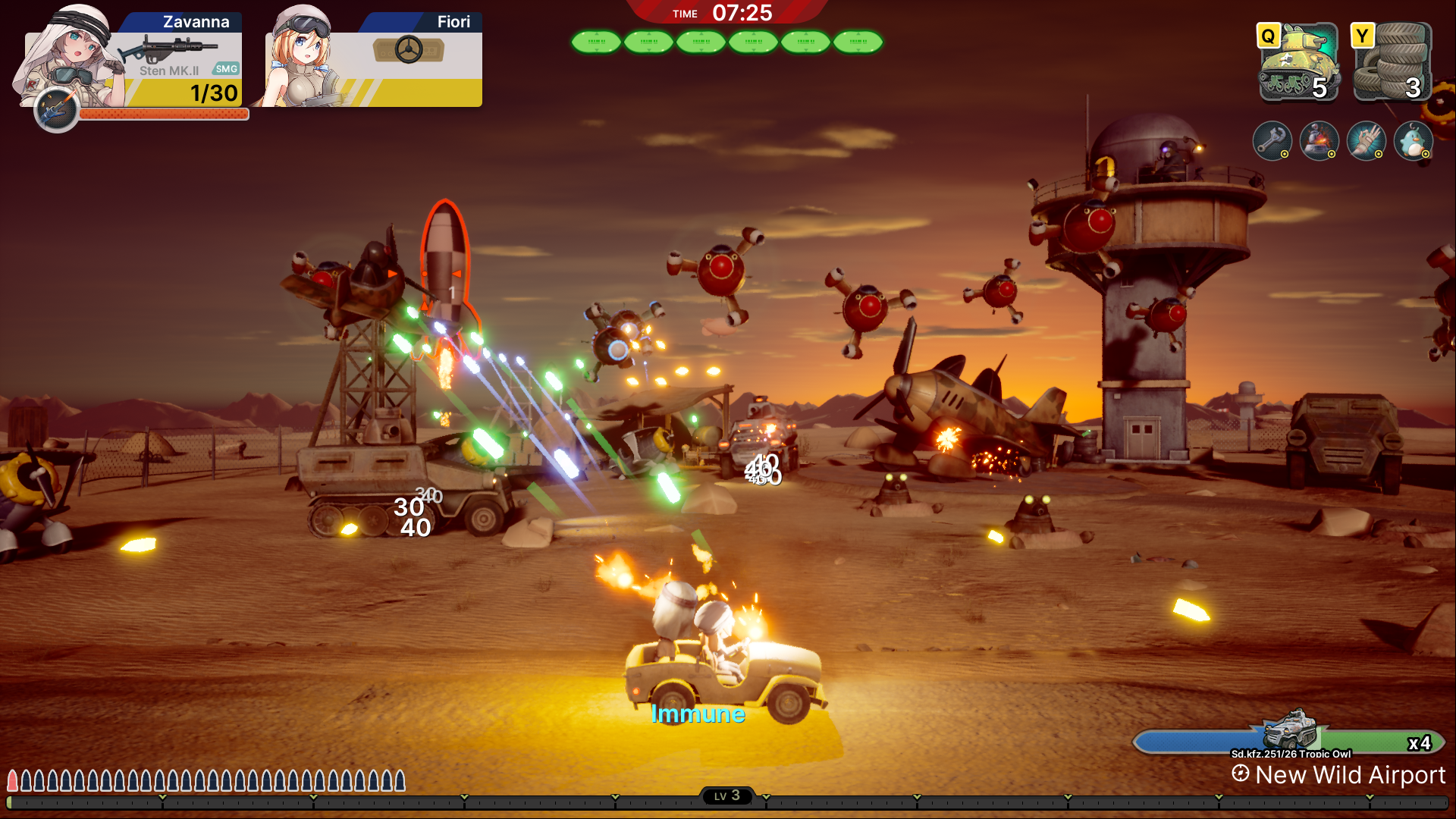
Task: Open the New Wild Airport objective
Action: 1341,775
